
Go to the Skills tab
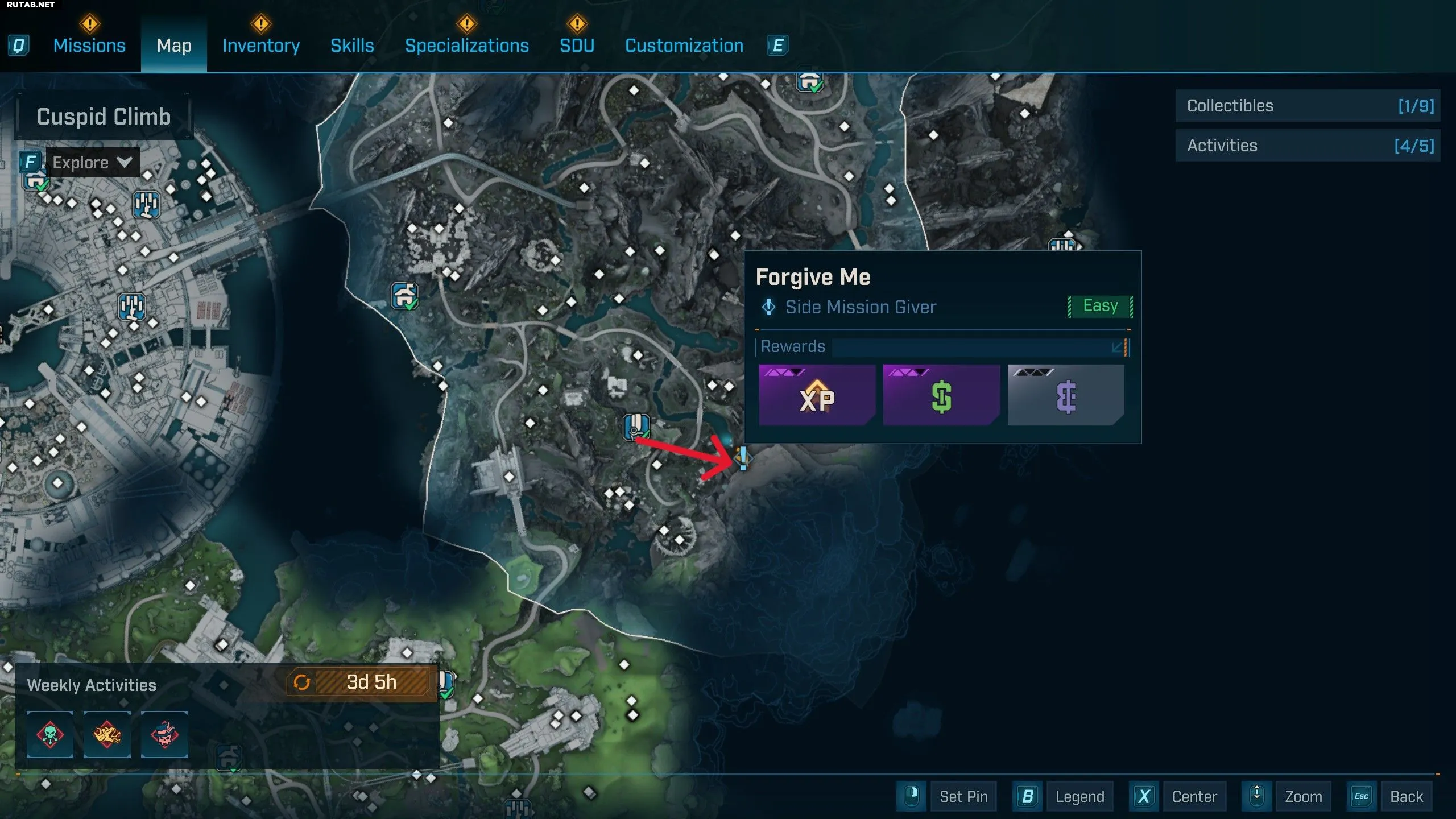pyautogui.click(x=352, y=45)
